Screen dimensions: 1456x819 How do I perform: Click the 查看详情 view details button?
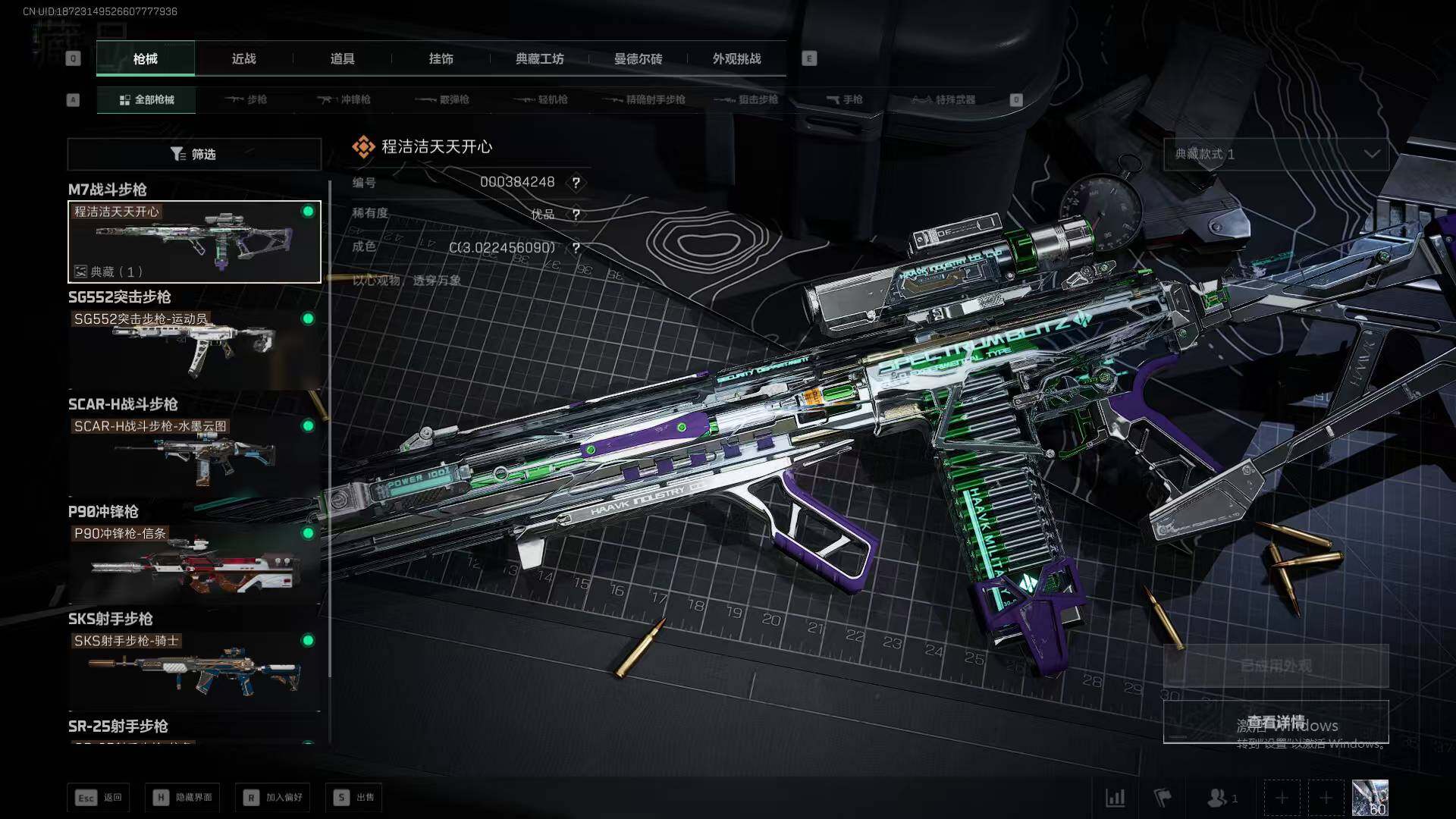click(x=1276, y=721)
